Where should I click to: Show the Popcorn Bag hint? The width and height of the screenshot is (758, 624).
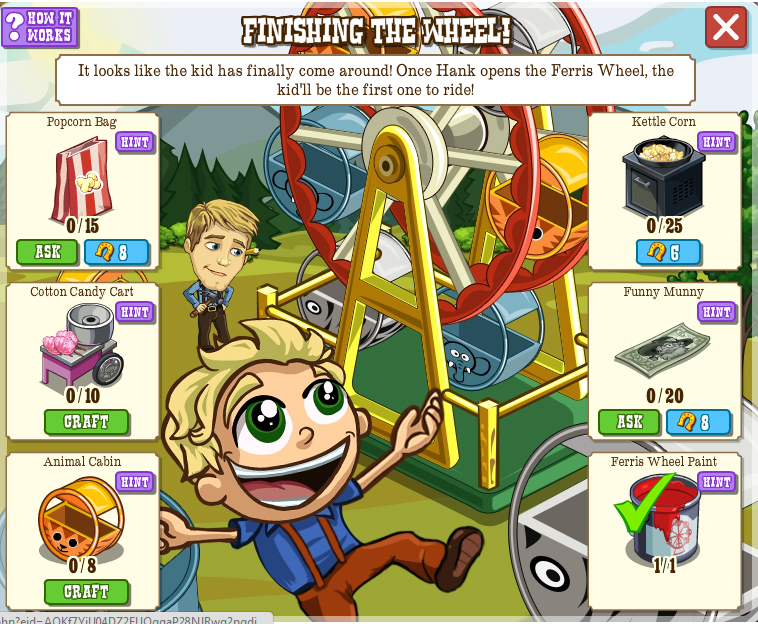tap(135, 142)
